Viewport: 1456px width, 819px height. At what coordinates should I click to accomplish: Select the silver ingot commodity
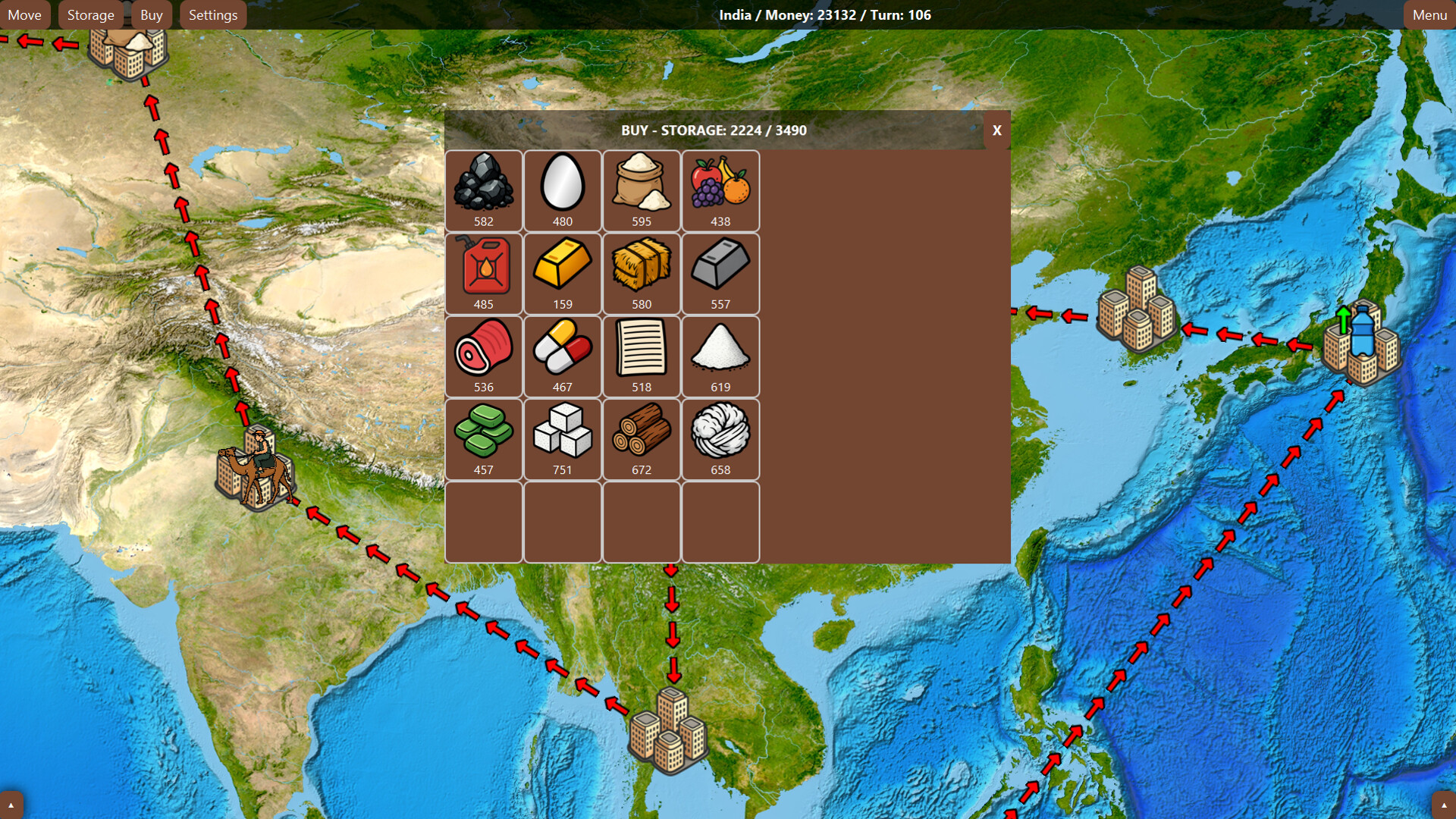[720, 271]
